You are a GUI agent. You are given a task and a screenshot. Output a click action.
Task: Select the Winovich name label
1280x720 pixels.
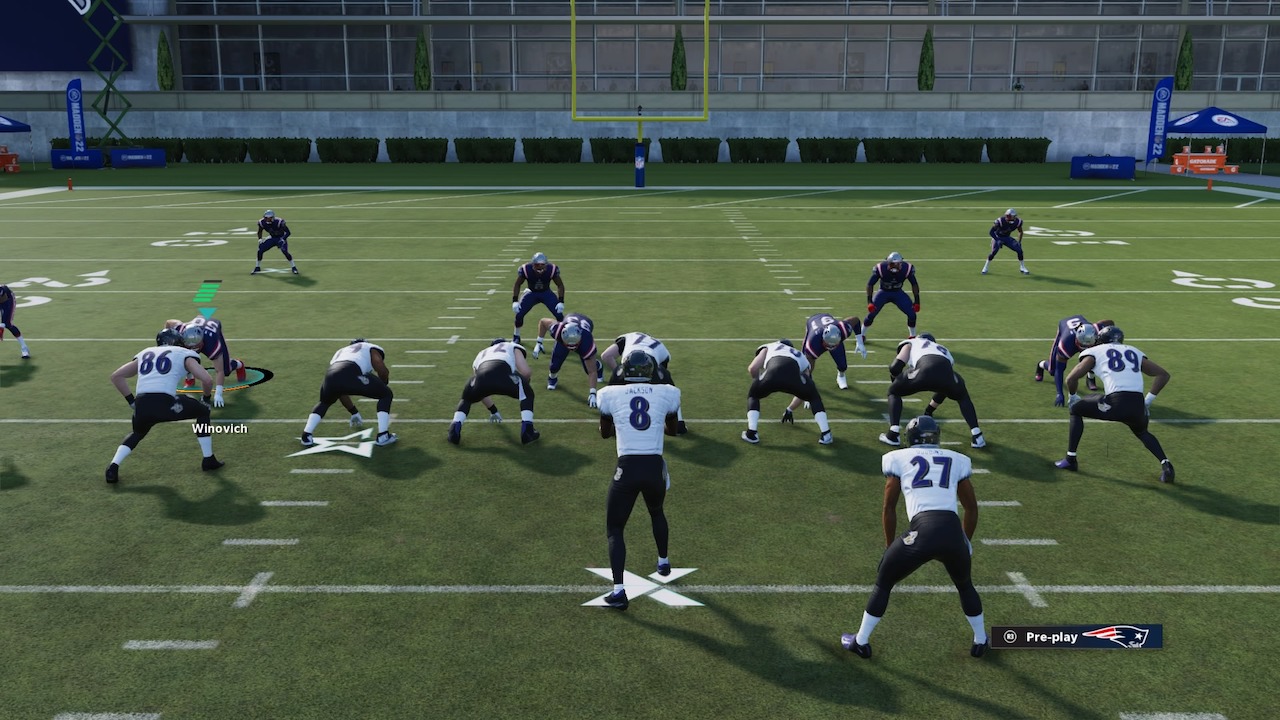(x=219, y=428)
